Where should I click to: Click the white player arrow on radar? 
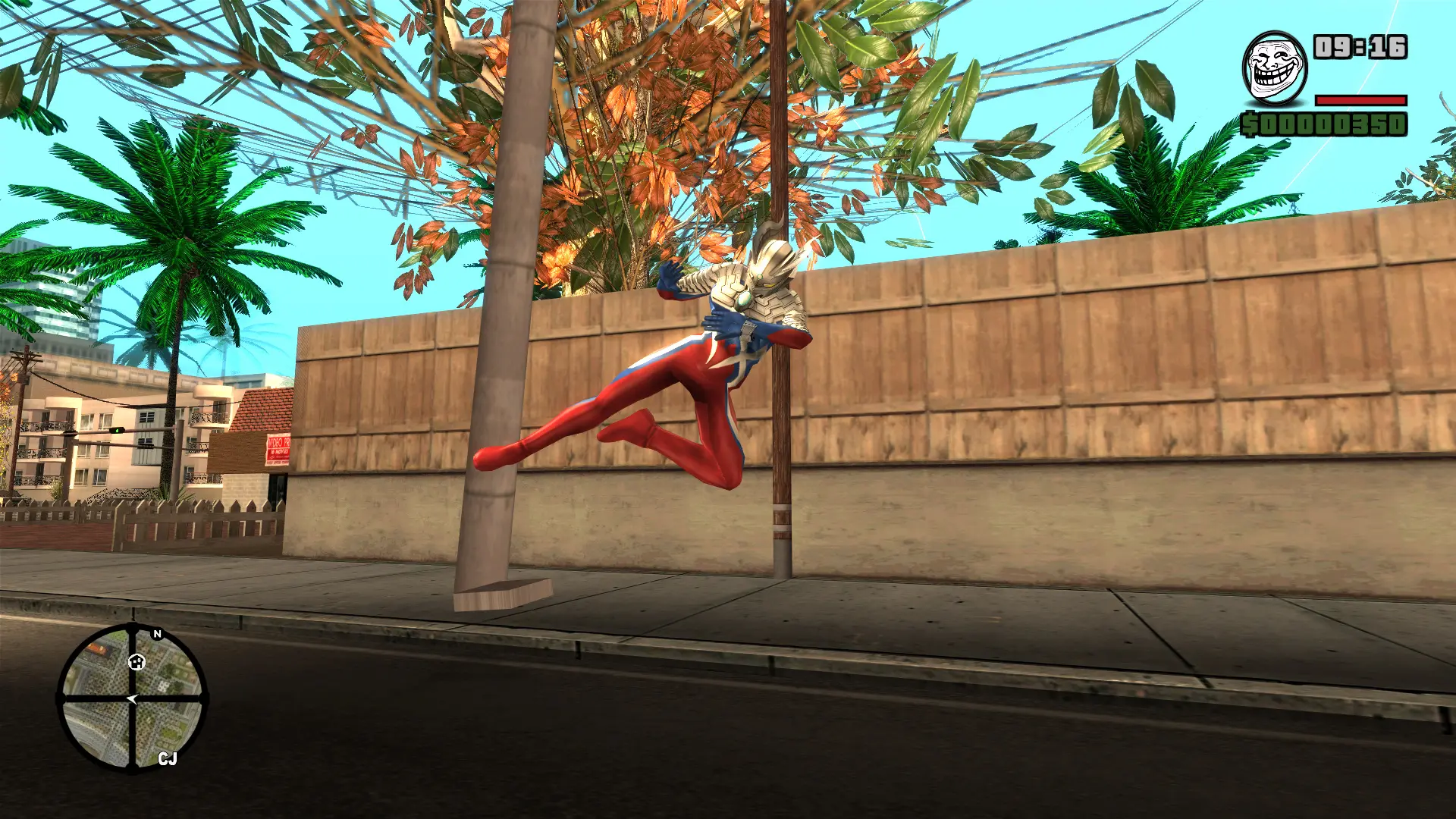(133, 699)
